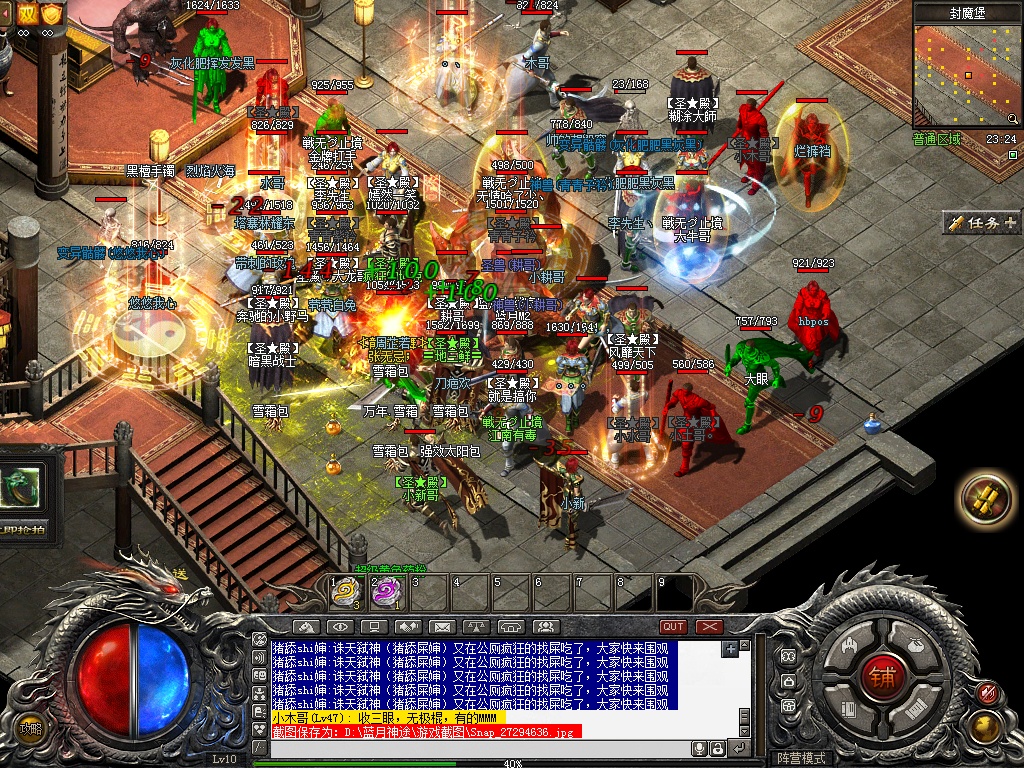Viewport: 1024px width, 768px height.
Task: Click the golden scroll bundle icon
Action: click(985, 497)
